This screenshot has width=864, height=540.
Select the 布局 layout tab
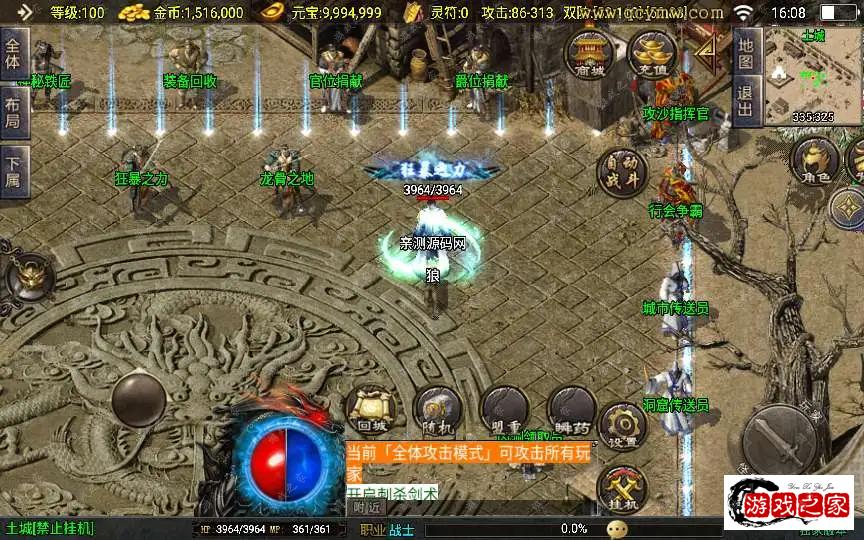coord(13,106)
